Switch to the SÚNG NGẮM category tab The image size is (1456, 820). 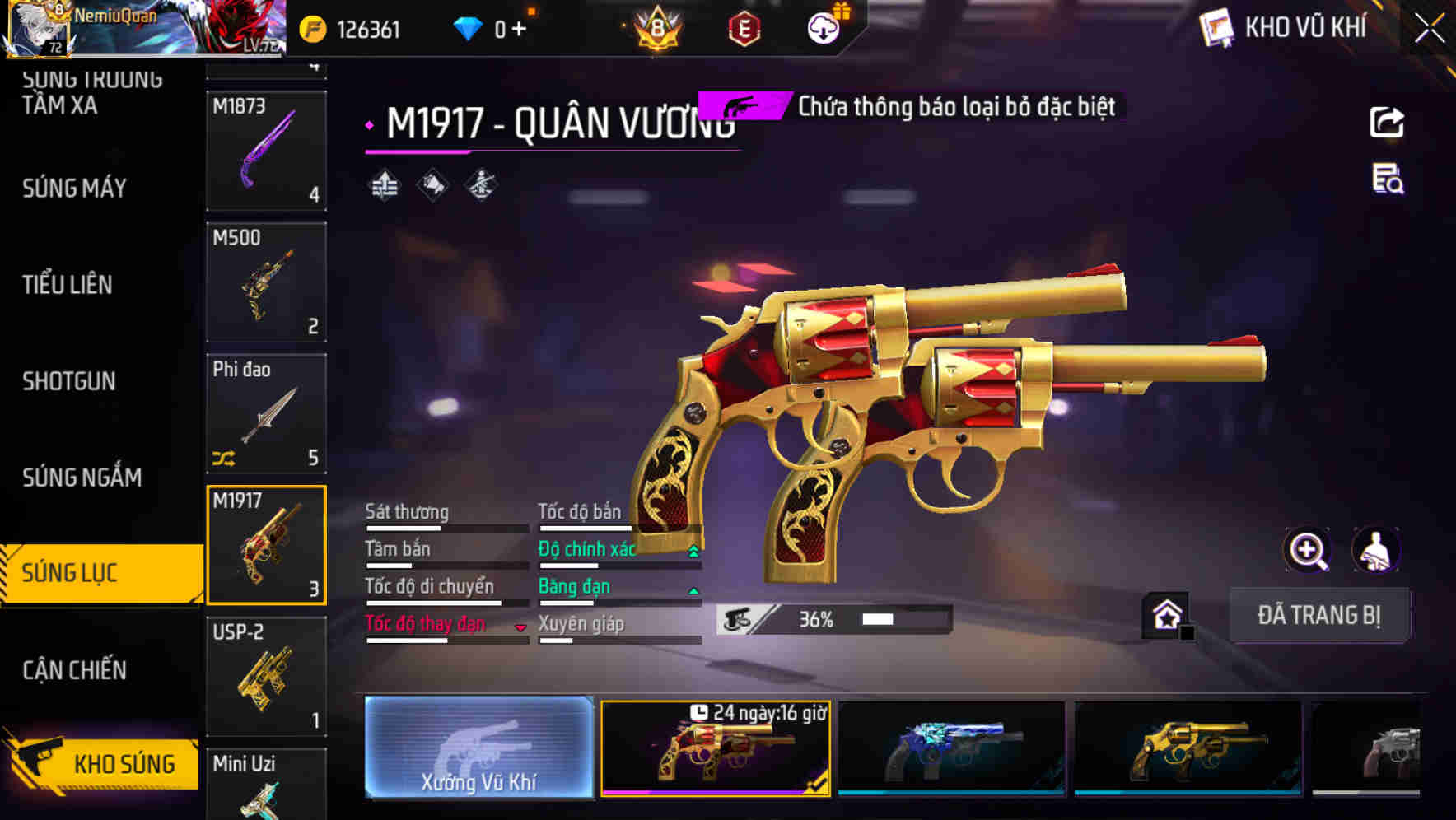click(x=81, y=478)
